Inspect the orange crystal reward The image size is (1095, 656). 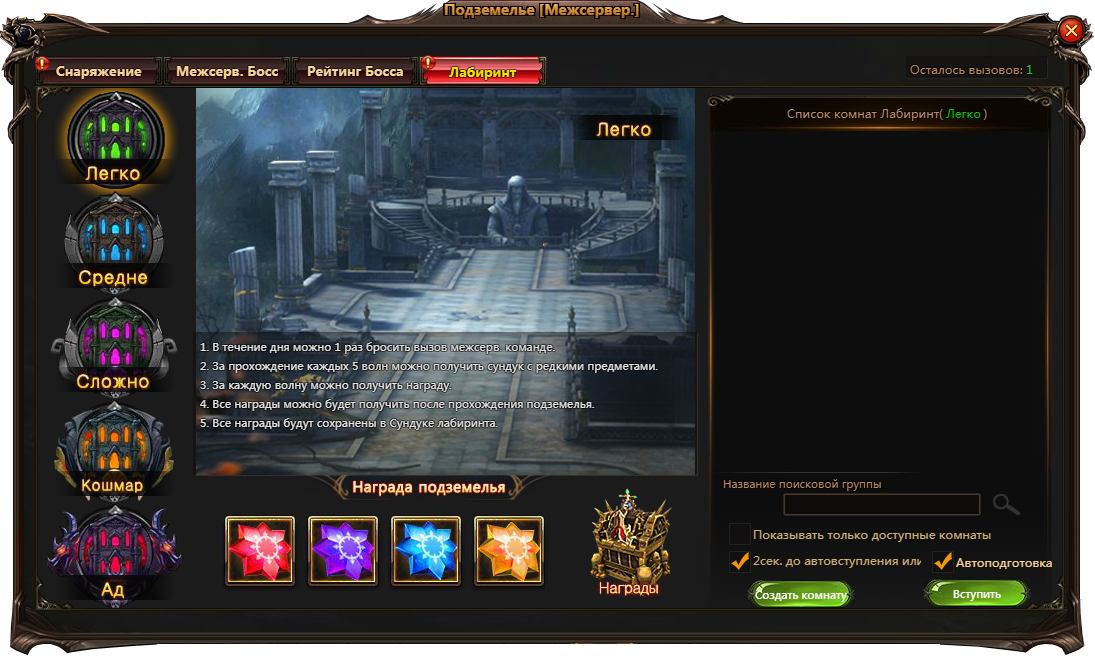[x=509, y=550]
